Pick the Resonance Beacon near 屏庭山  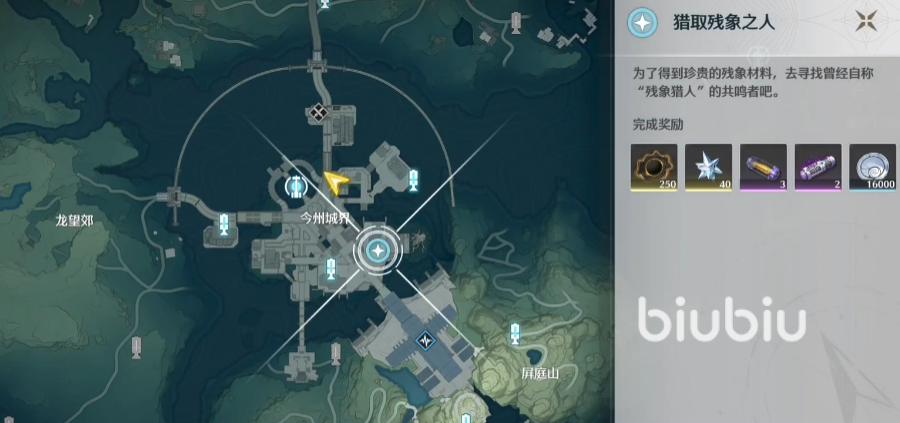pyautogui.click(x=515, y=331)
